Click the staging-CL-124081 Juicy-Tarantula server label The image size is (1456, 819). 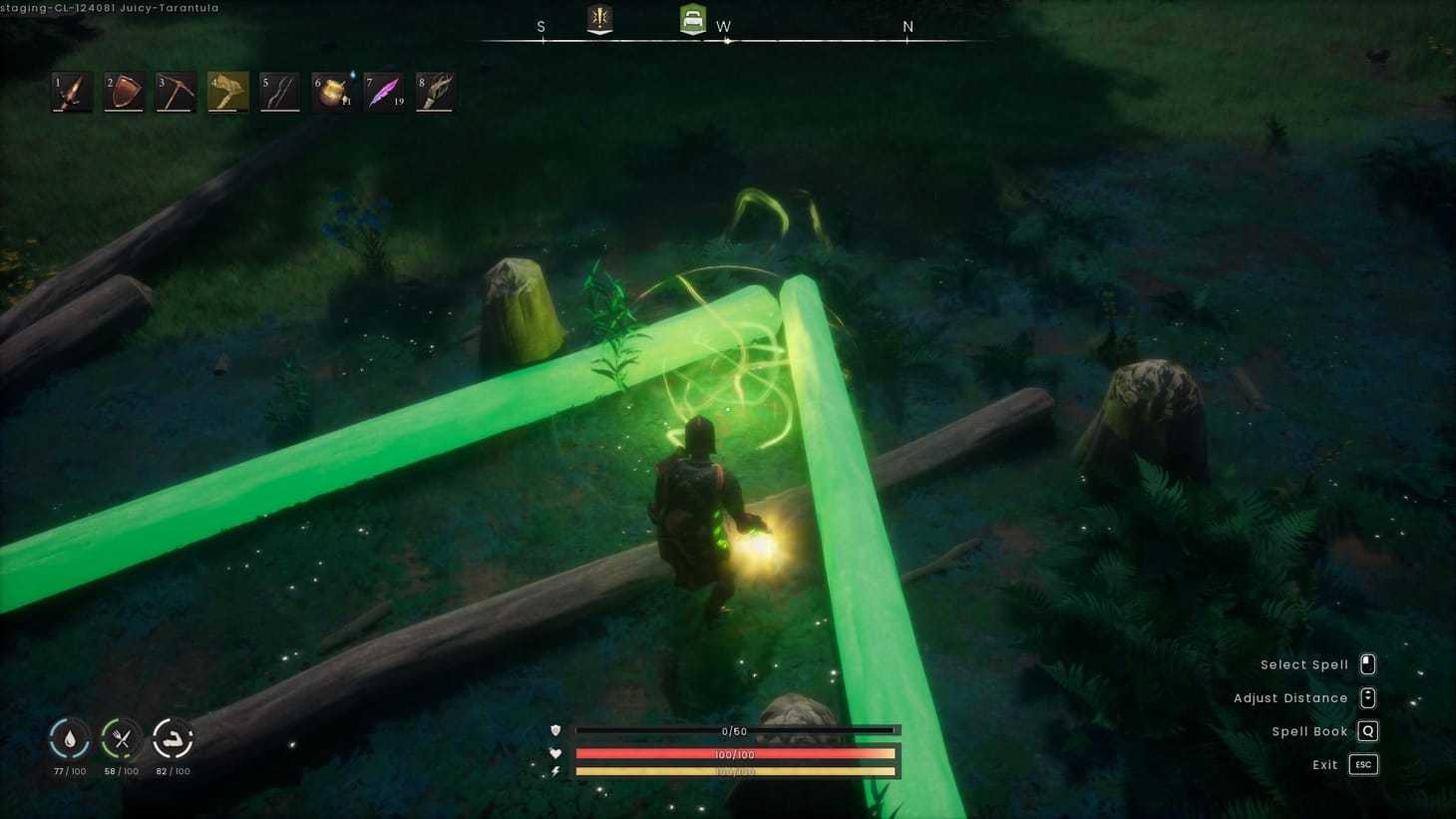pyautogui.click(x=111, y=7)
